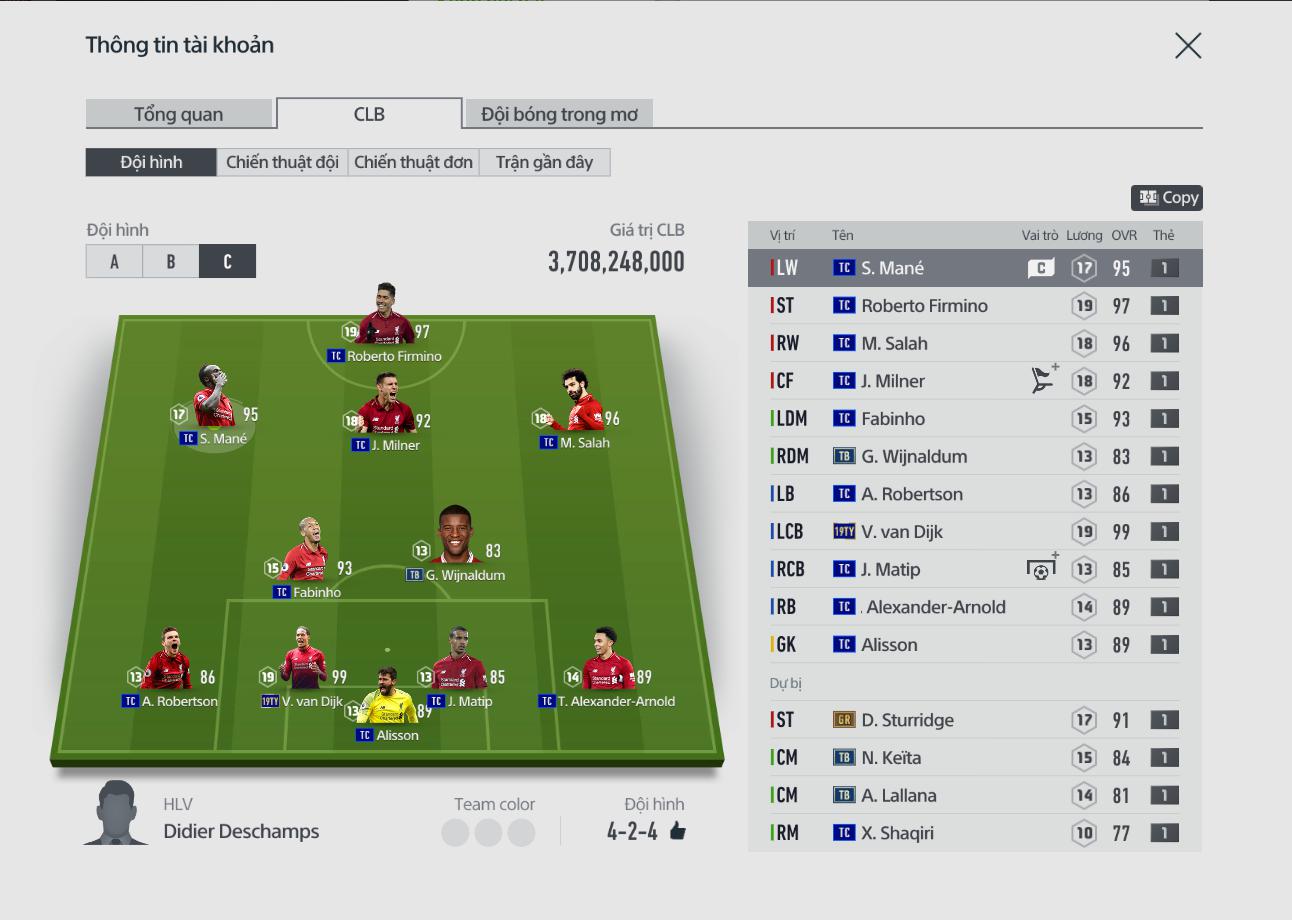Screen dimensions: 1292x920
Task: View the Trận gần đây sub-tab
Action: coord(544,162)
